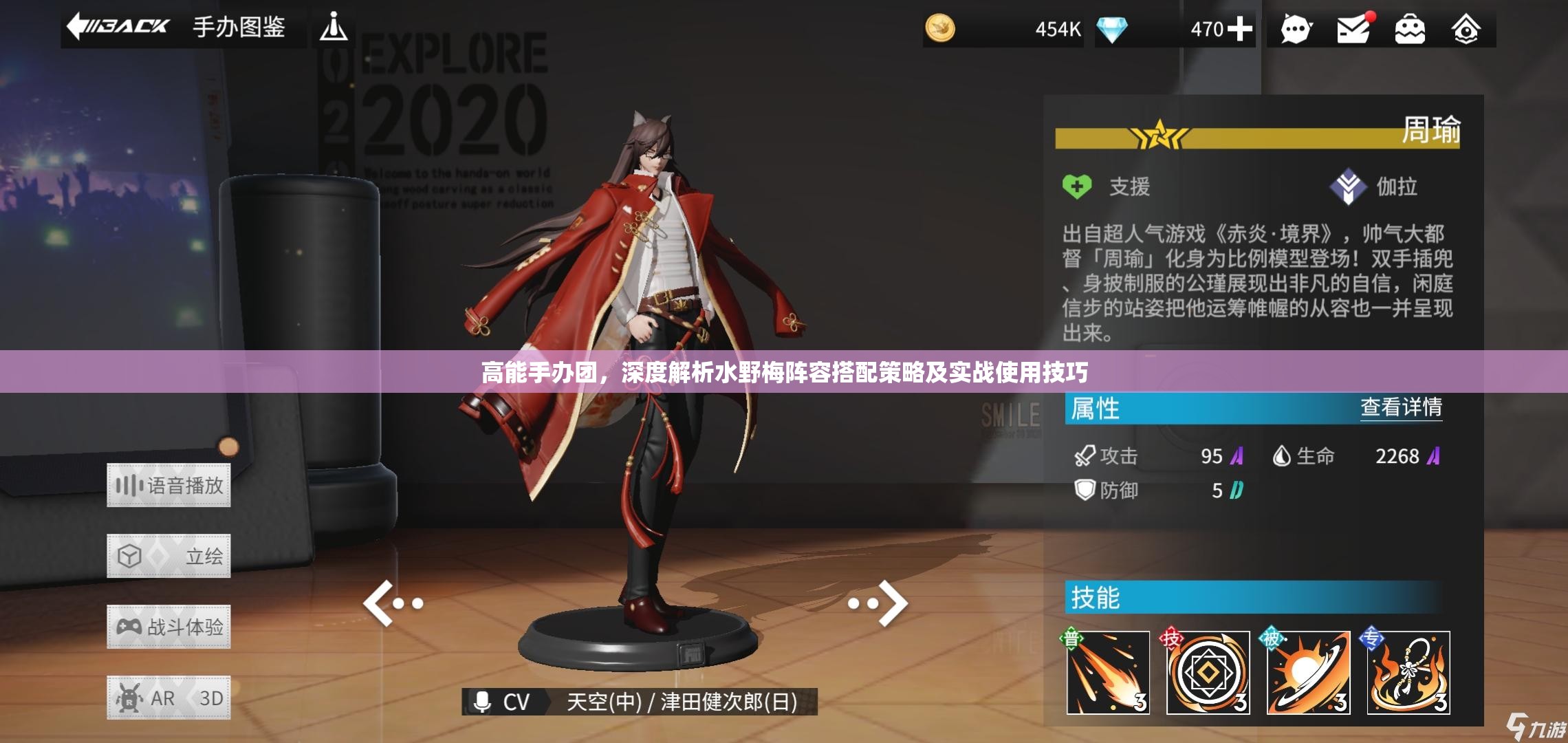Click the gold coin currency icon
Screen dimensions: 1568x743
click(940, 29)
